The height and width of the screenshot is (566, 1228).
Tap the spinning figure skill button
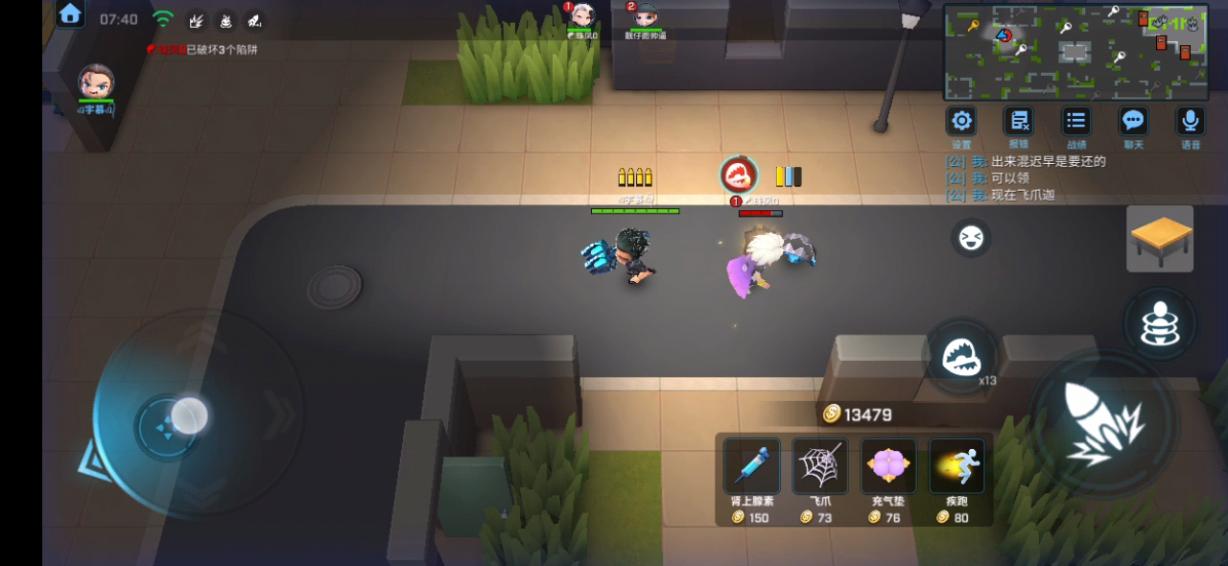(1159, 324)
